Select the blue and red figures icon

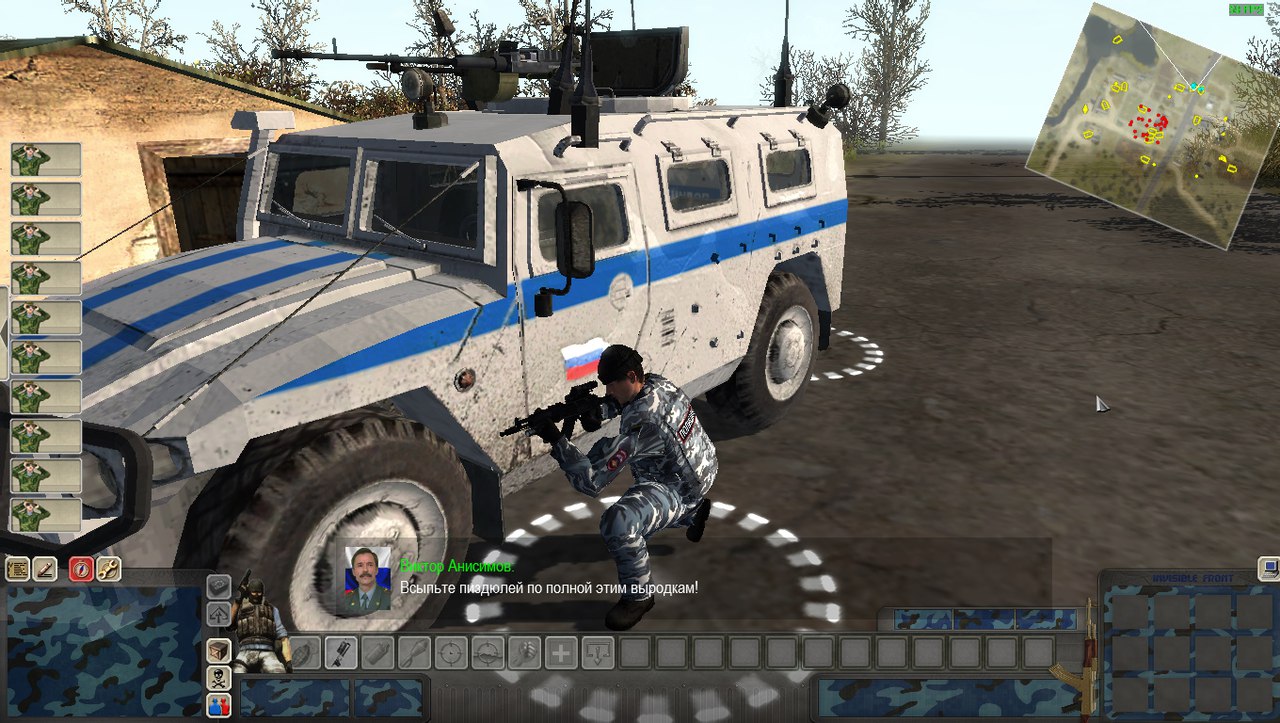point(218,705)
